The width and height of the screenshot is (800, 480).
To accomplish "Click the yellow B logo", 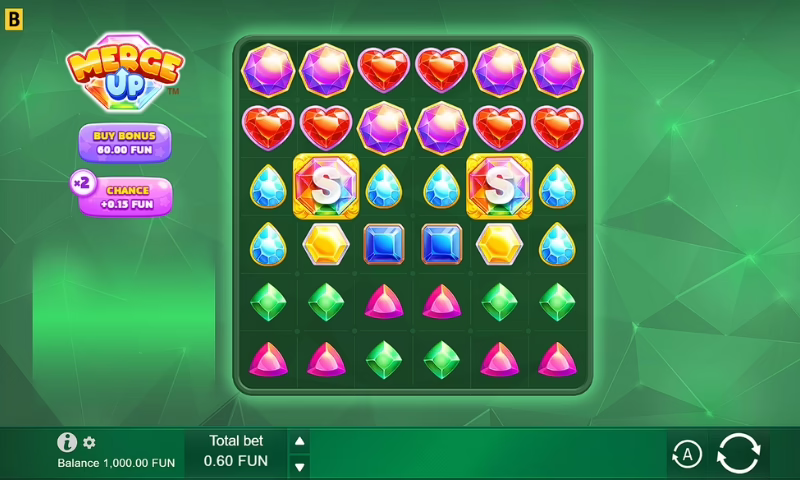I will pos(14,17).
